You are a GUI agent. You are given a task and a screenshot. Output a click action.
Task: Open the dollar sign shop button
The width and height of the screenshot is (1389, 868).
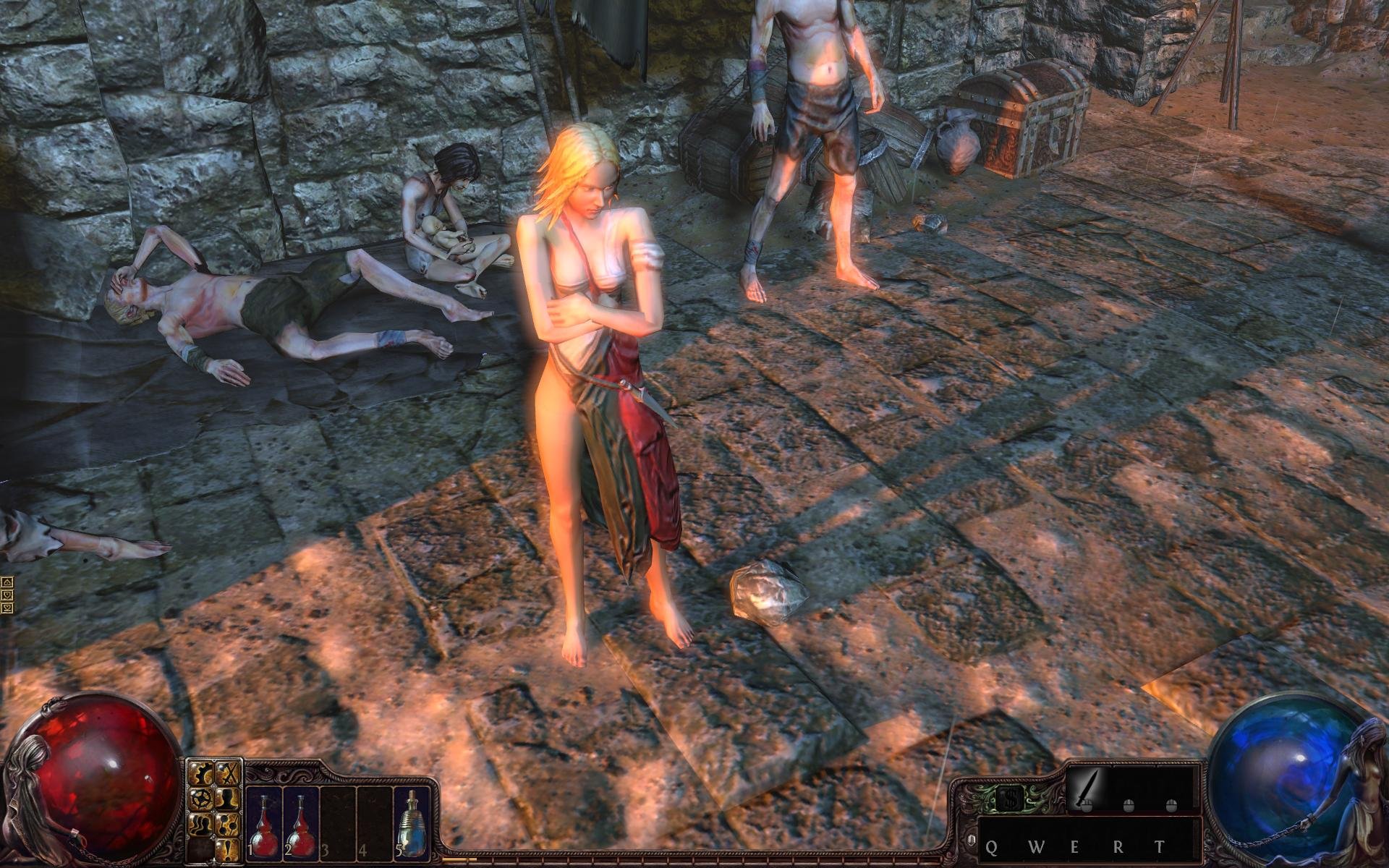point(1009,798)
